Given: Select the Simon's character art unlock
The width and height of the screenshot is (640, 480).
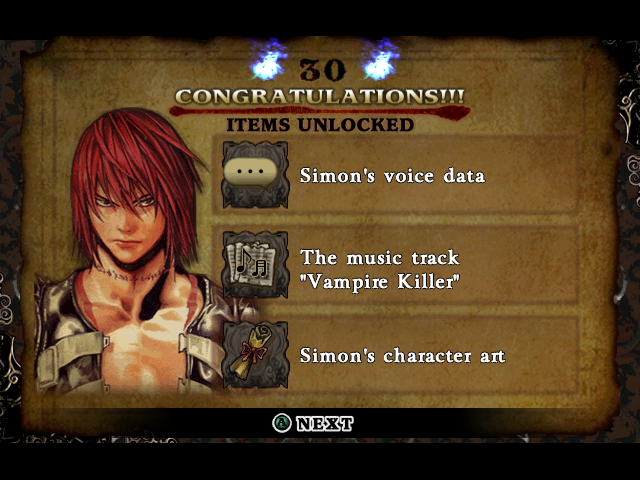Looking at the screenshot, I should point(402,355).
